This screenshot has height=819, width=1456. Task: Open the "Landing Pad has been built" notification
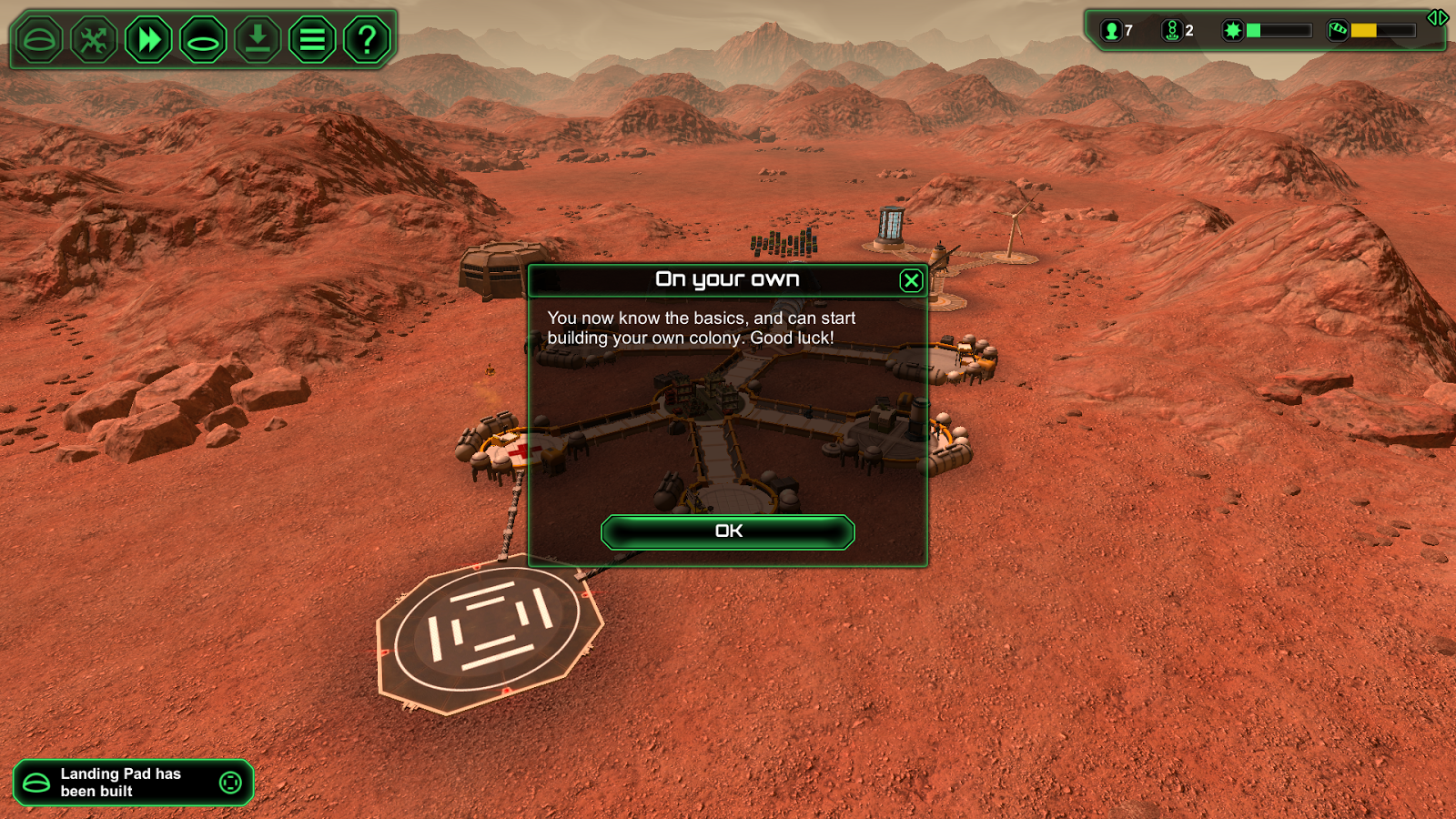pos(120,783)
